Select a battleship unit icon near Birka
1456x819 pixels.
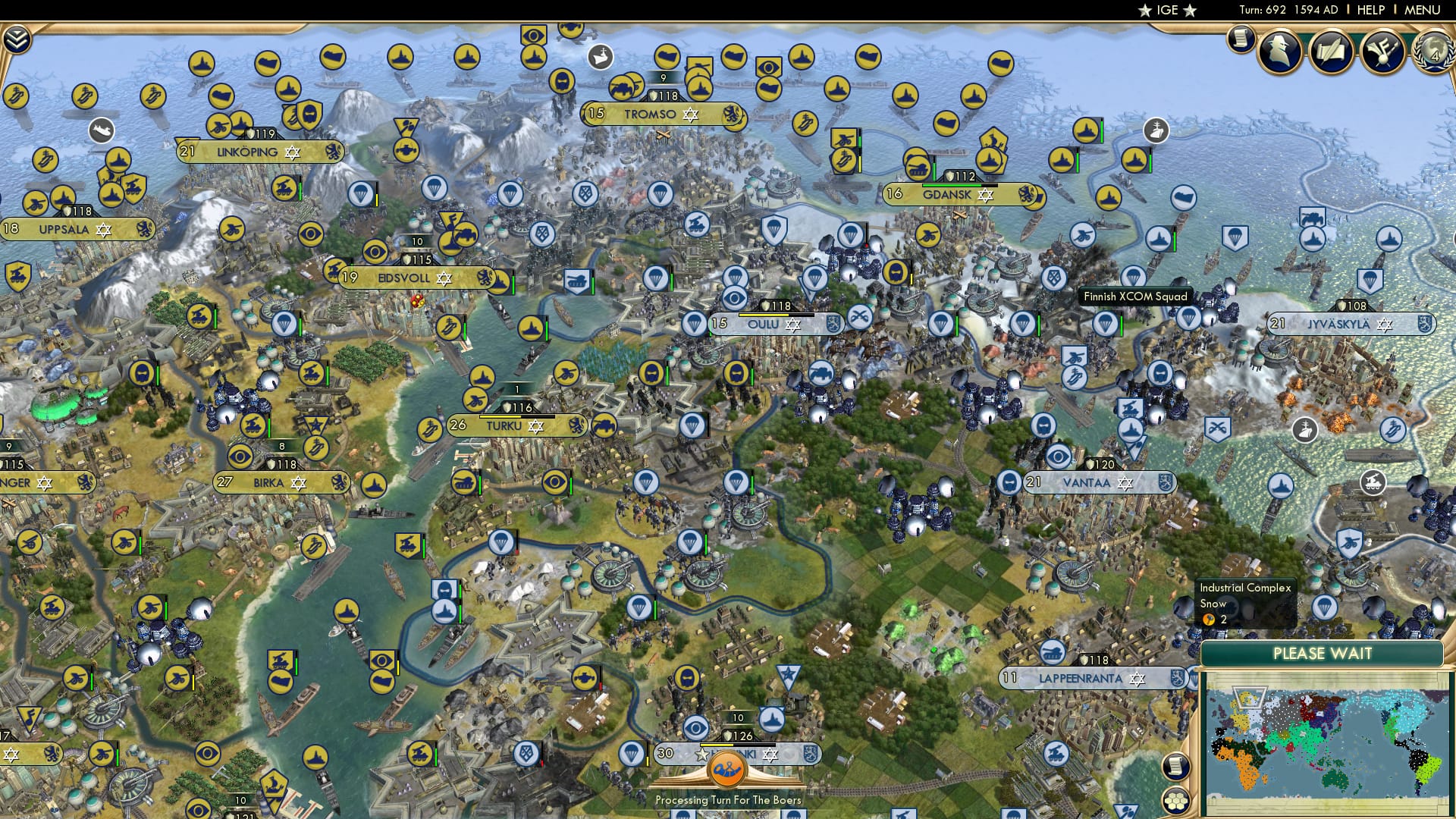(375, 485)
